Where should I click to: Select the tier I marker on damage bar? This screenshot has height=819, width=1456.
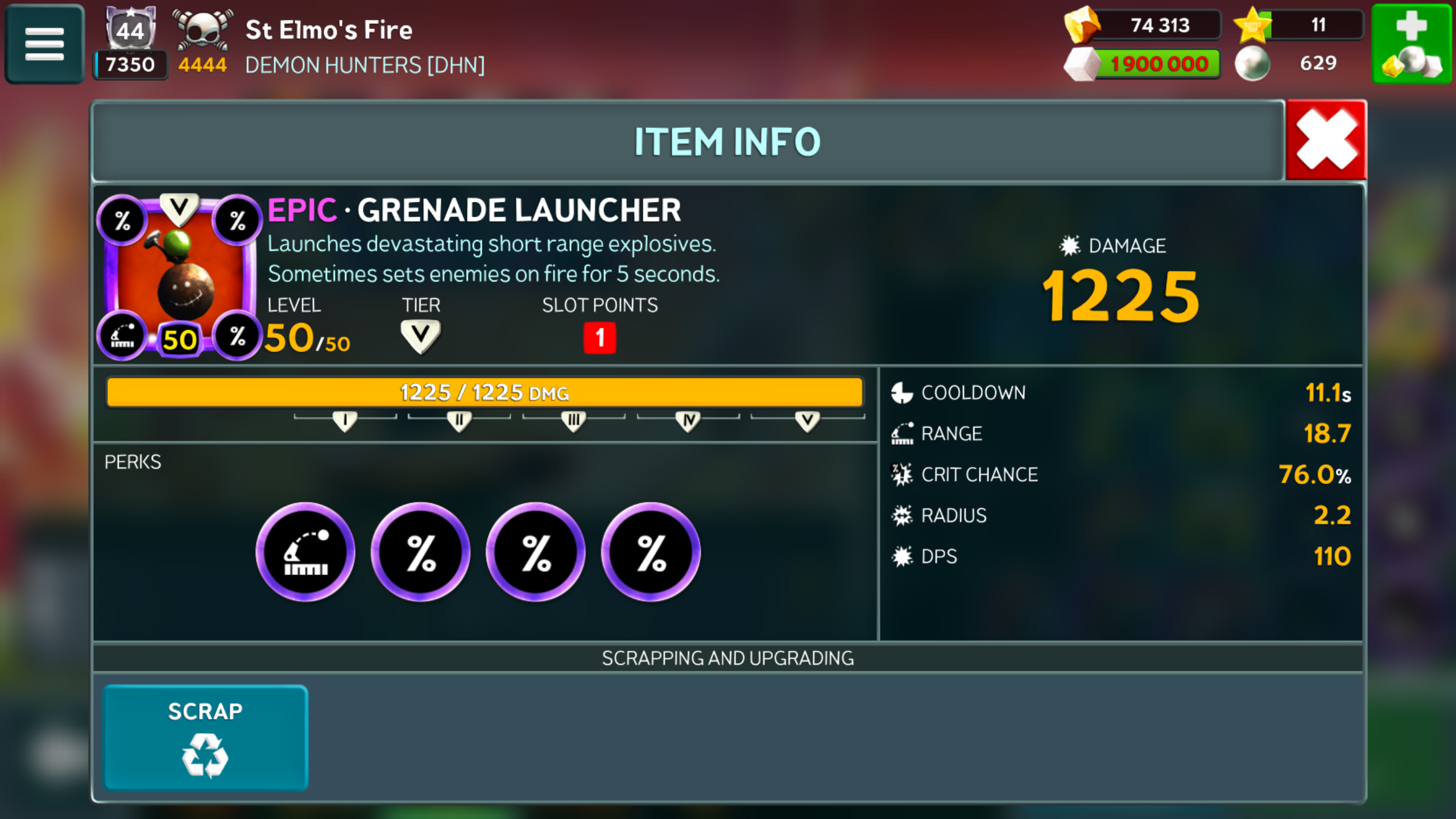tap(345, 421)
